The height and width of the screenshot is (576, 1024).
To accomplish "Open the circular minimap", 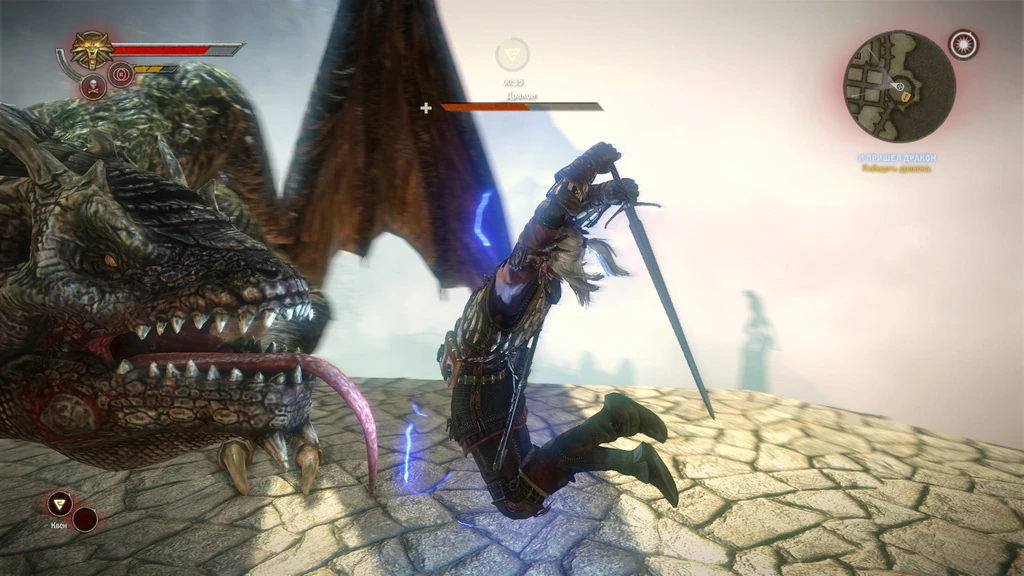I will point(899,86).
